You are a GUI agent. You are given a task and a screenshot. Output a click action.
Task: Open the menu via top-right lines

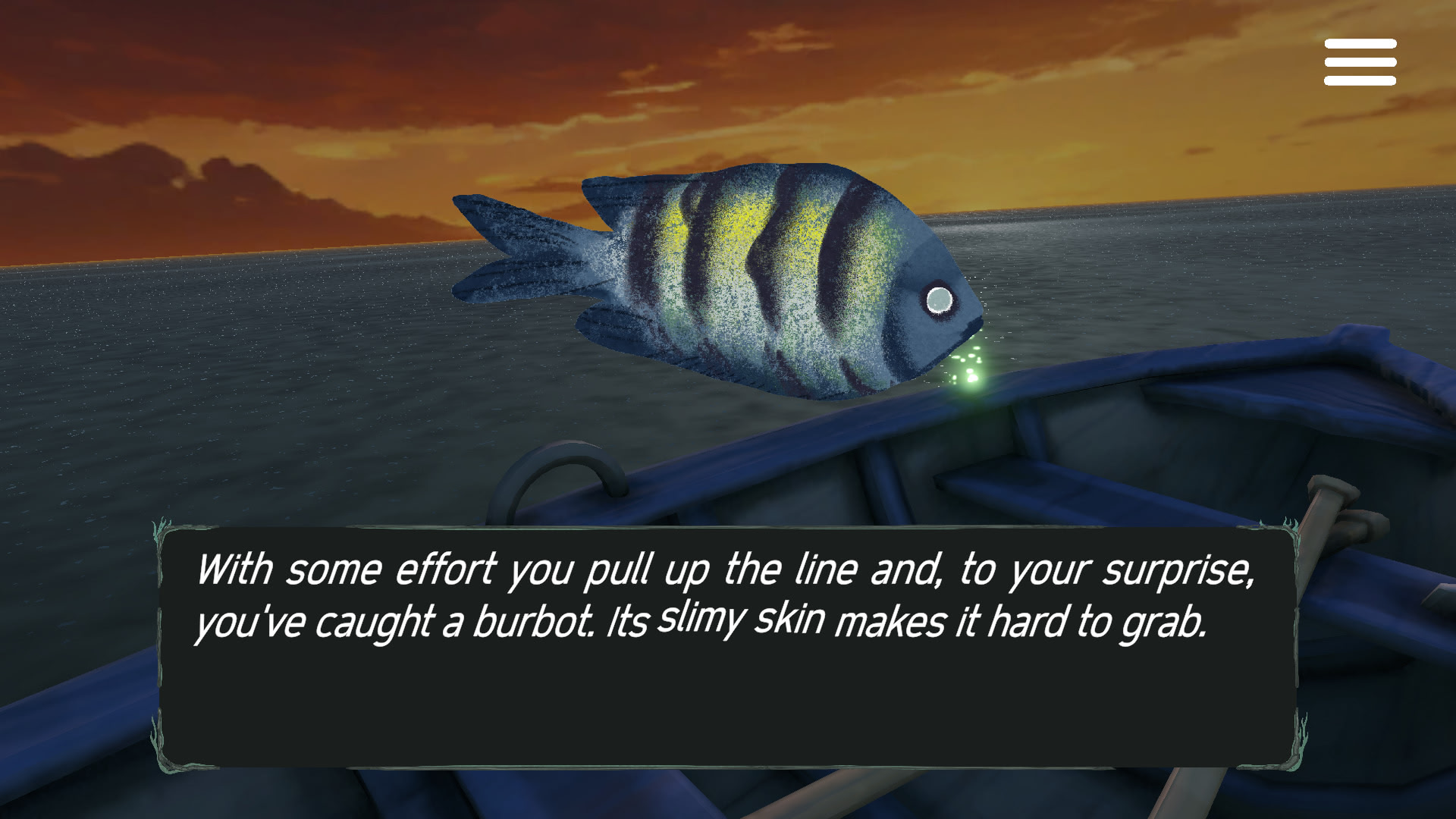click(1360, 62)
